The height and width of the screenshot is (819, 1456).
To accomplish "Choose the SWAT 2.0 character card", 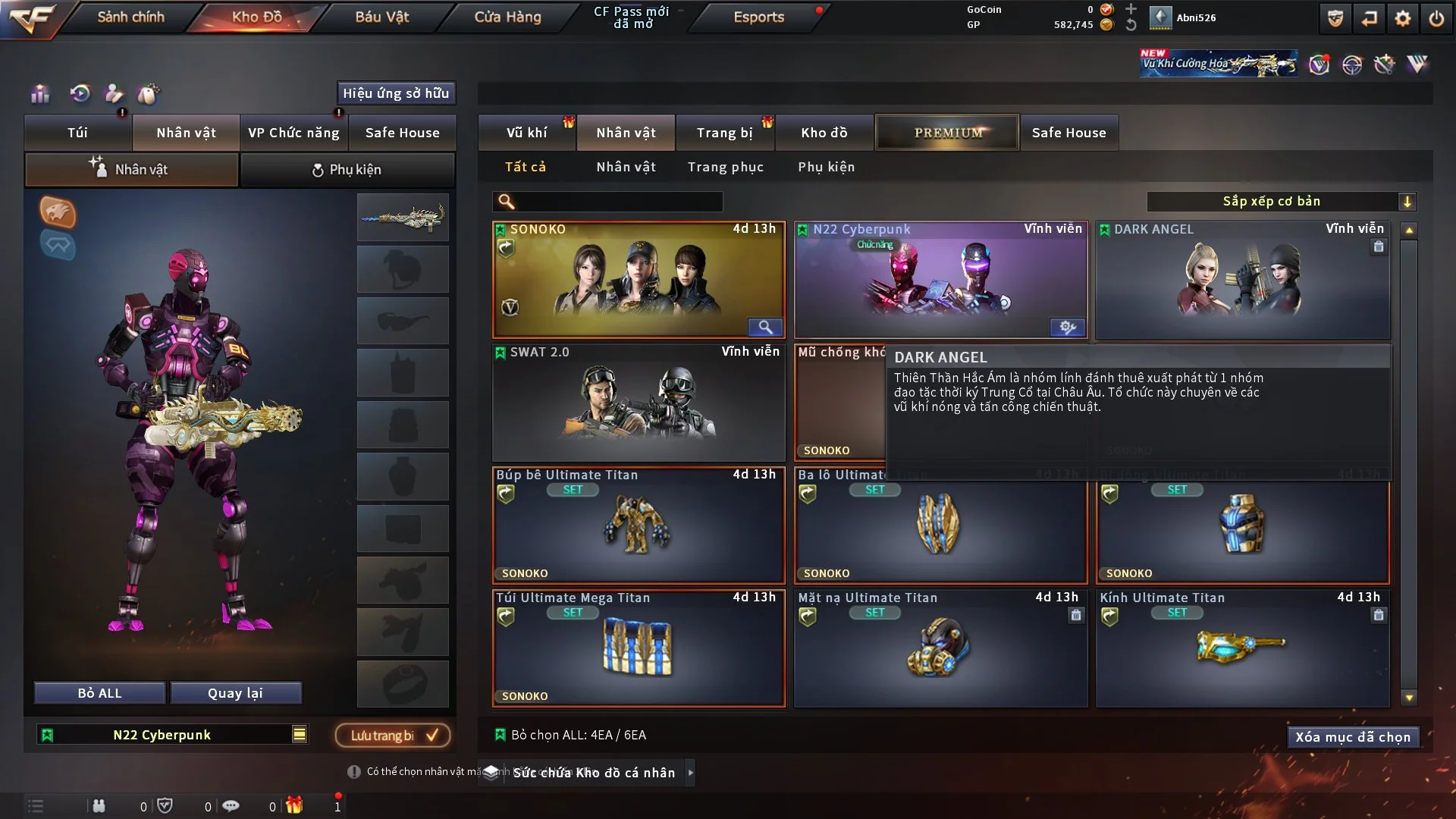I will 638,402.
